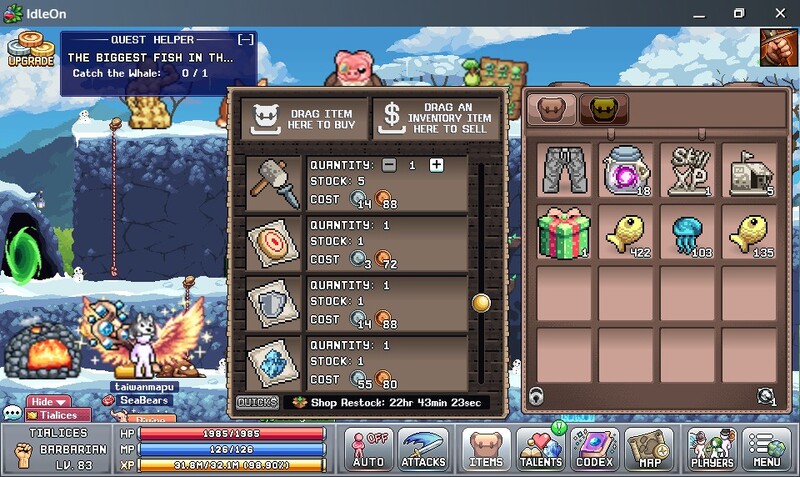
Task: Increase the hammer purchase quantity
Action: click(436, 165)
